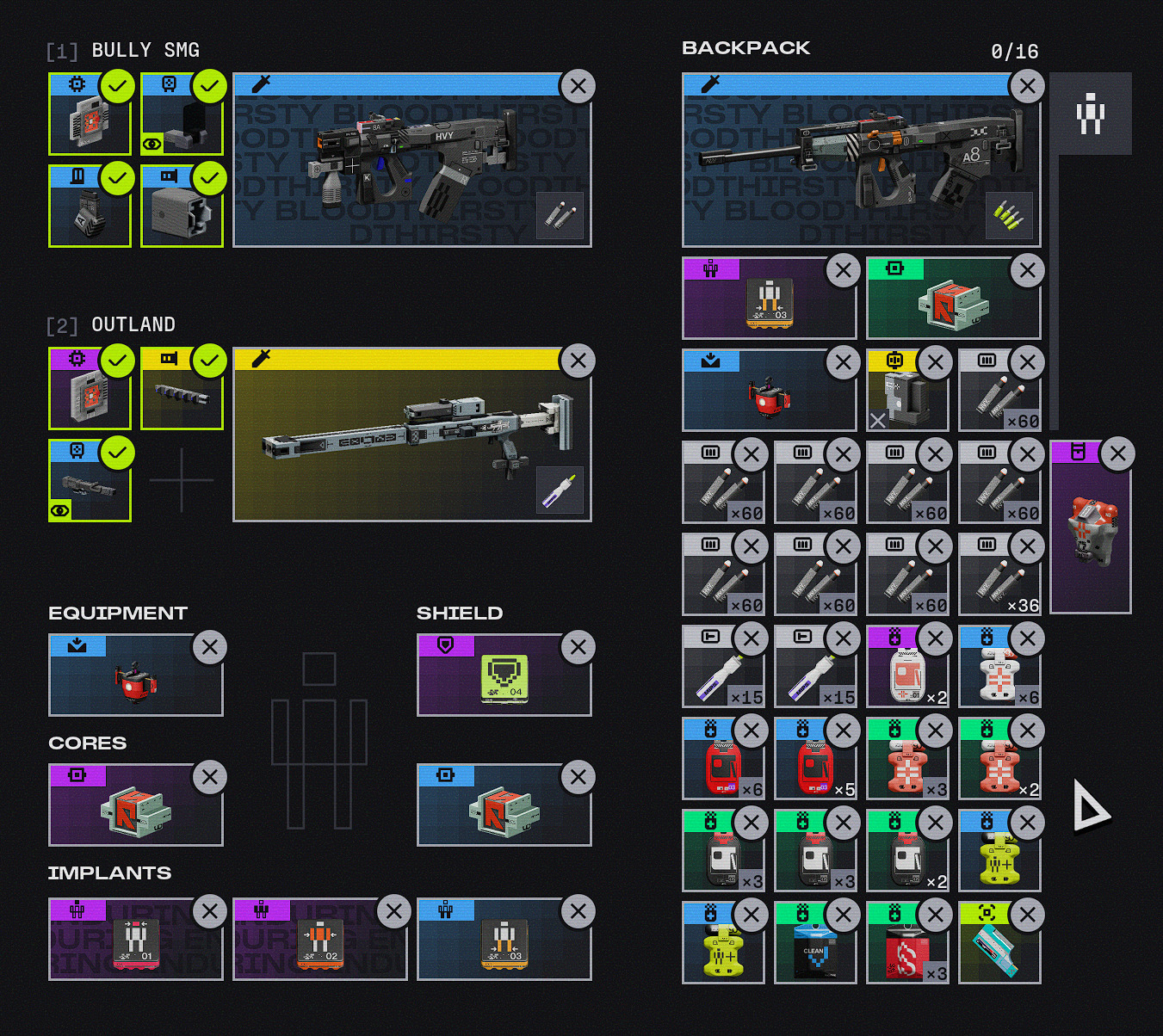Select the tall purple backpack item
The width and height of the screenshot is (1163, 1036).
tap(1090, 533)
